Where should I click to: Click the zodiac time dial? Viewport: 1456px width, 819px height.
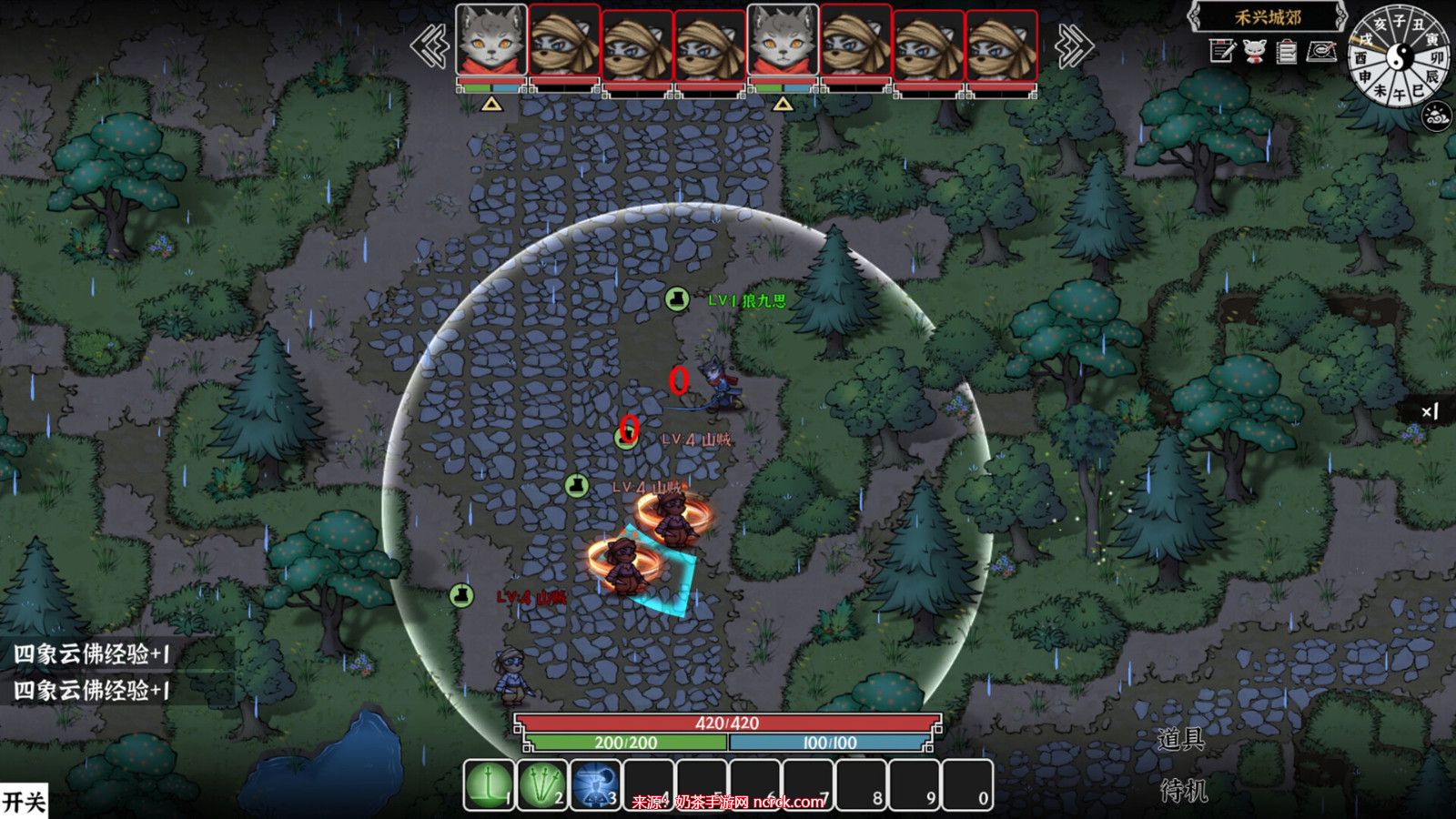pos(1400,56)
